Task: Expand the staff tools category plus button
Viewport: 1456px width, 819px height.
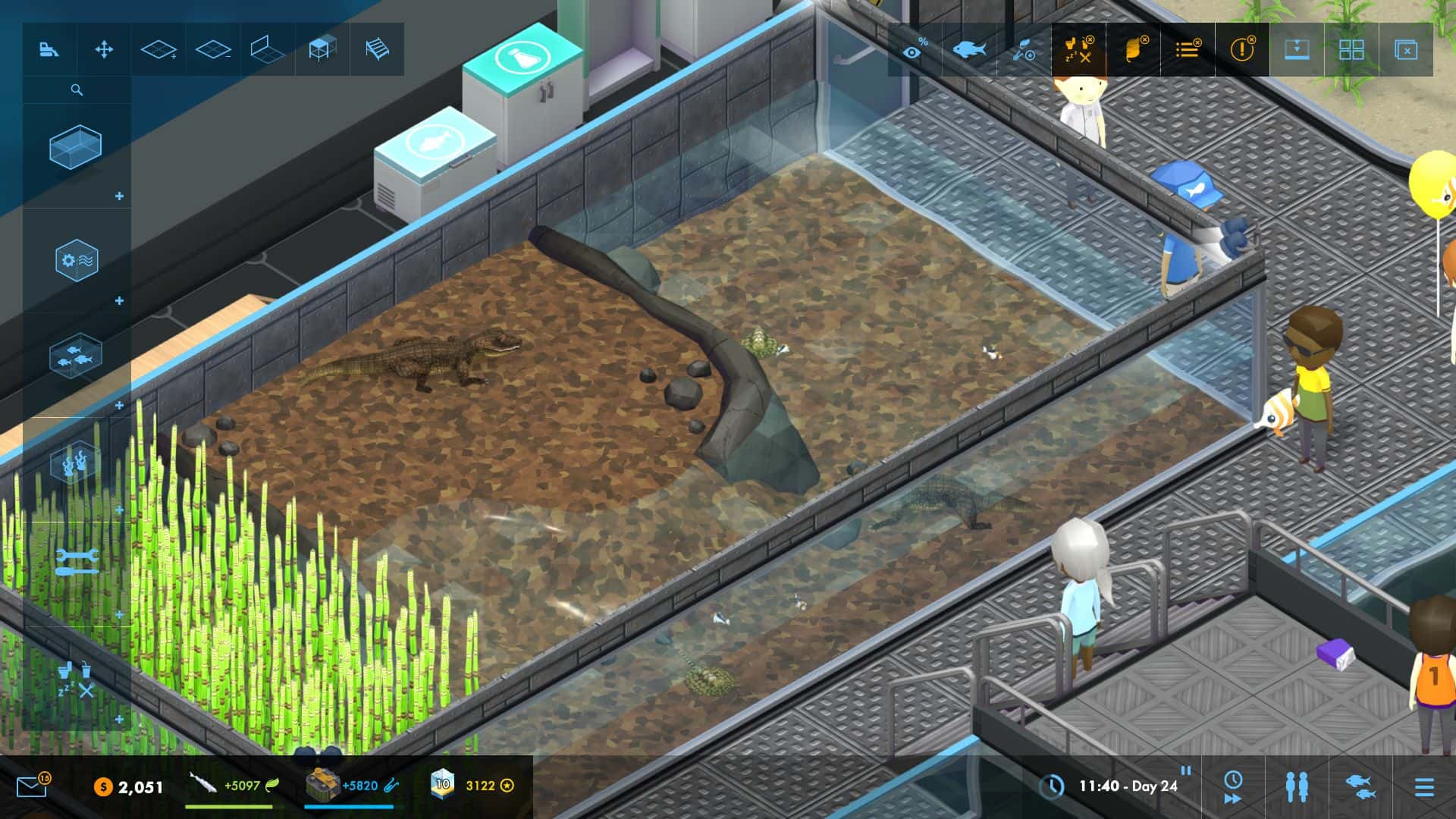Action: (118, 613)
